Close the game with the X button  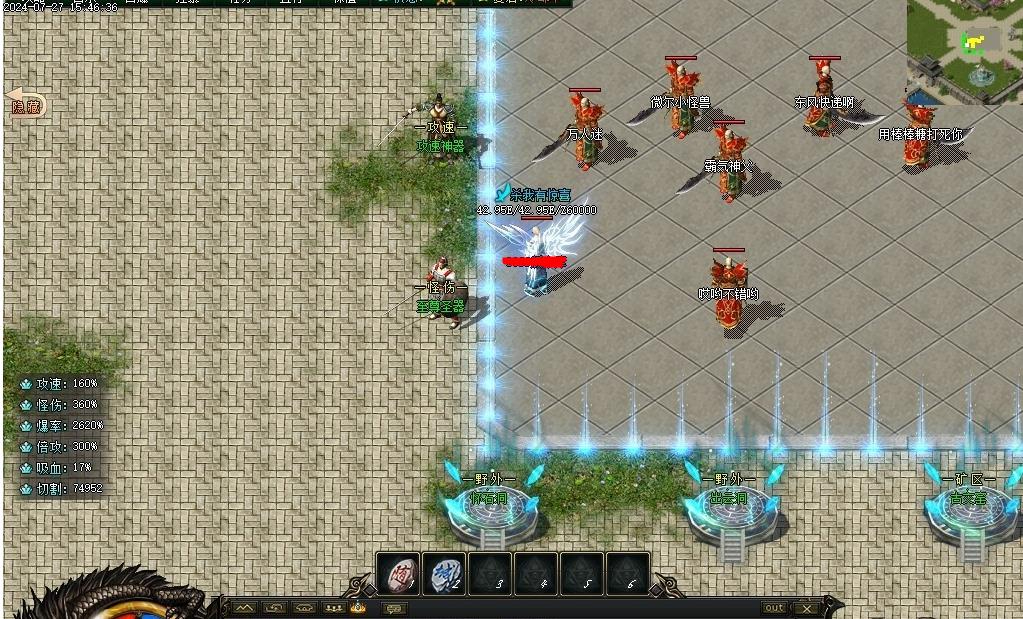[x=807, y=608]
